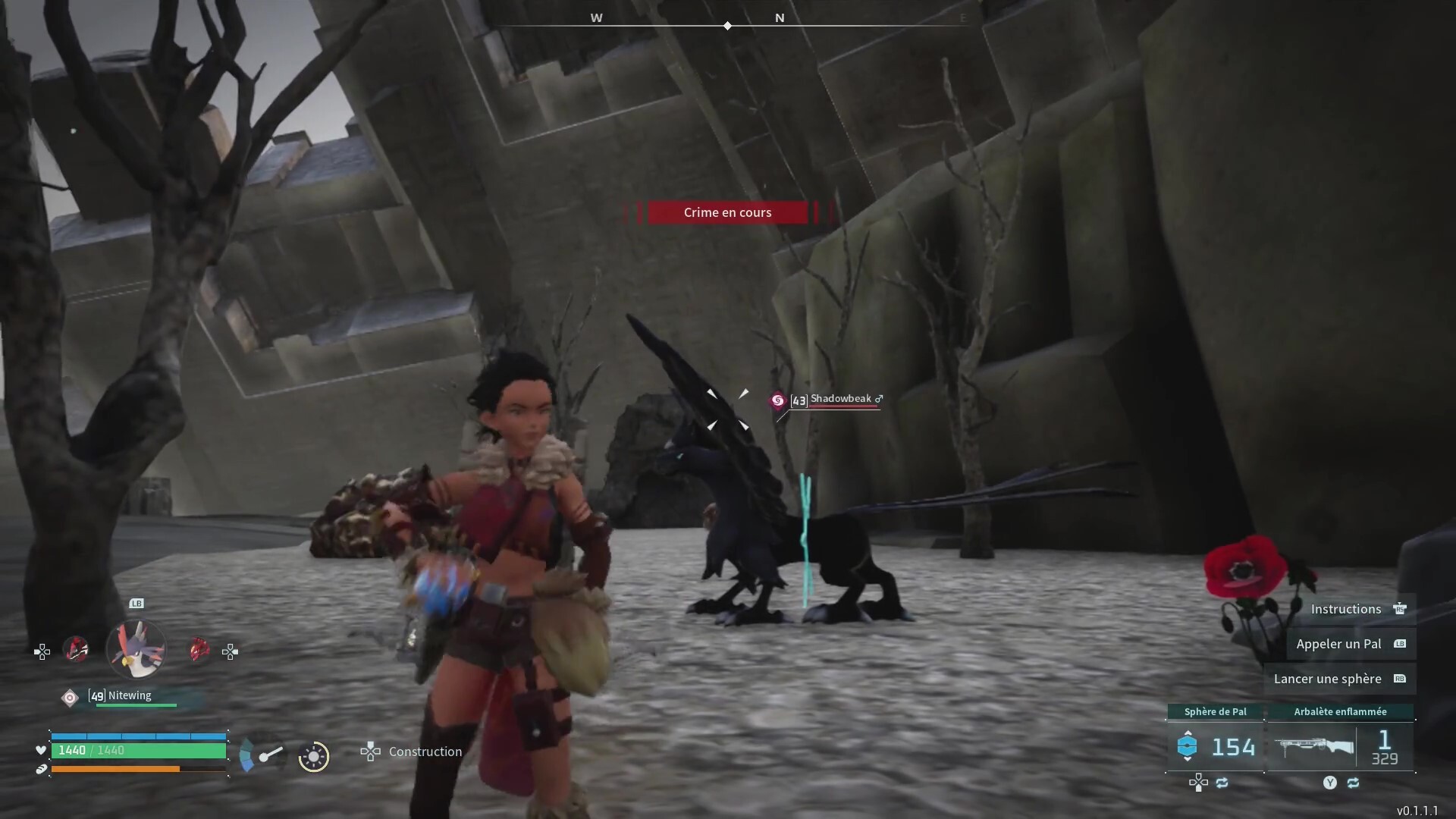
Task: Select the Sphère de Pal slot
Action: (1215, 746)
